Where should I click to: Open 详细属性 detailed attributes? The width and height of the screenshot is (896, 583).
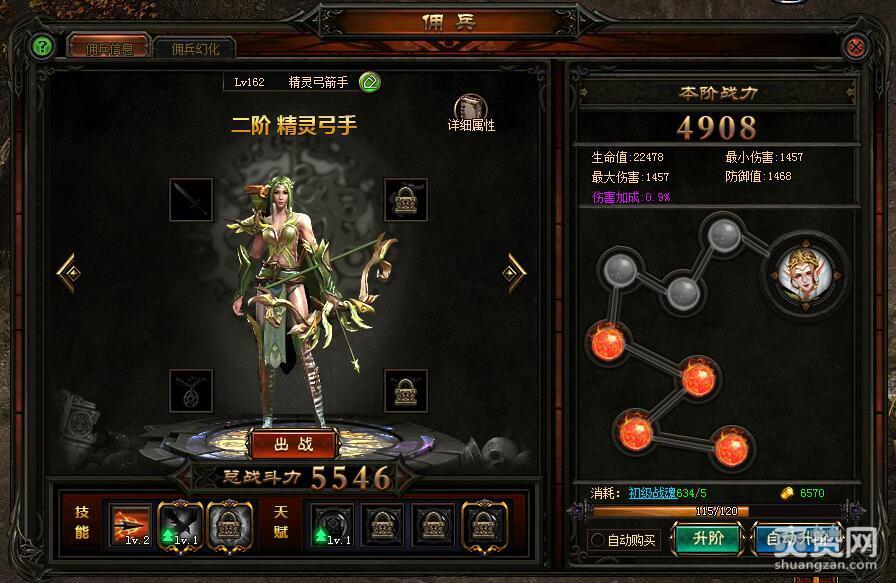470,112
